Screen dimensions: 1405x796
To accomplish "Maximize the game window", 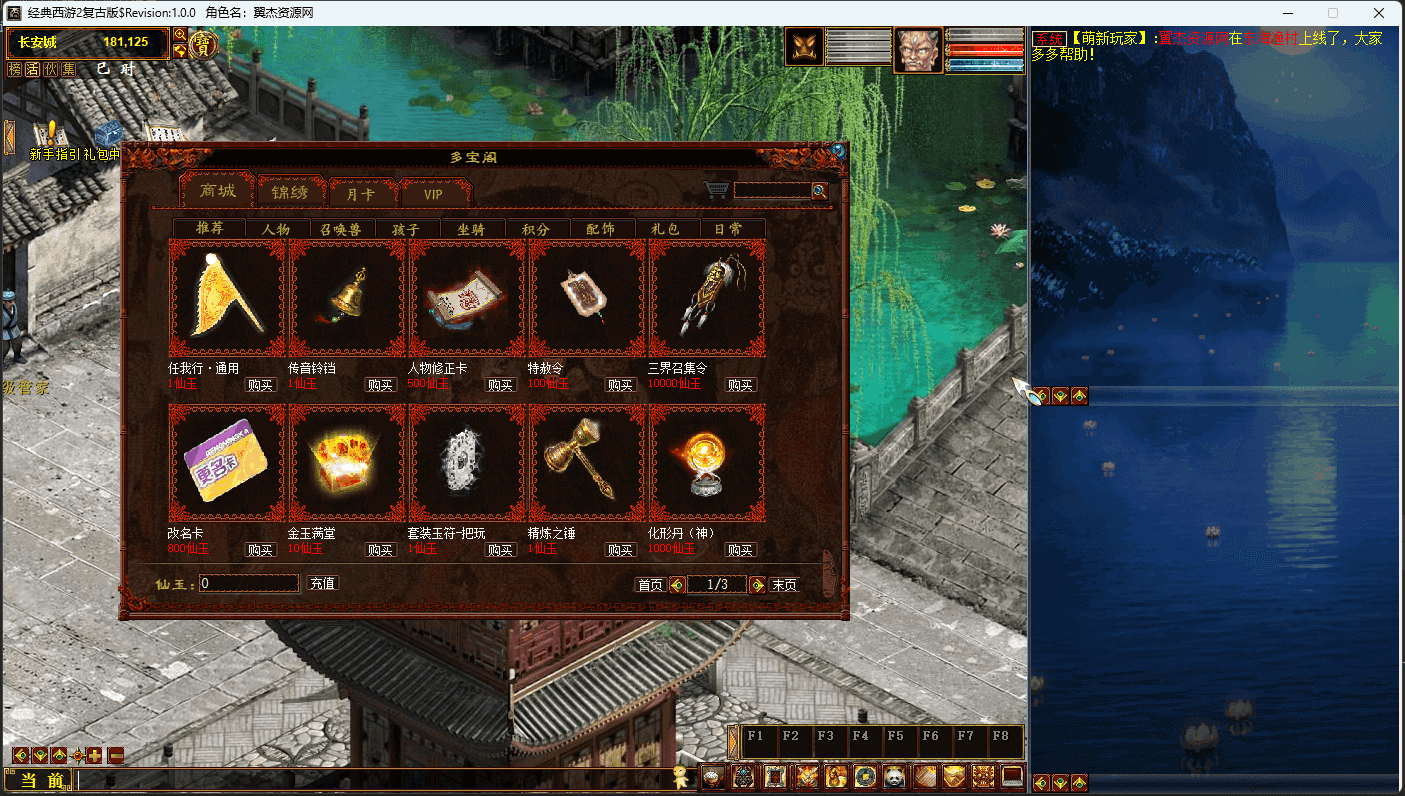I will (1332, 13).
